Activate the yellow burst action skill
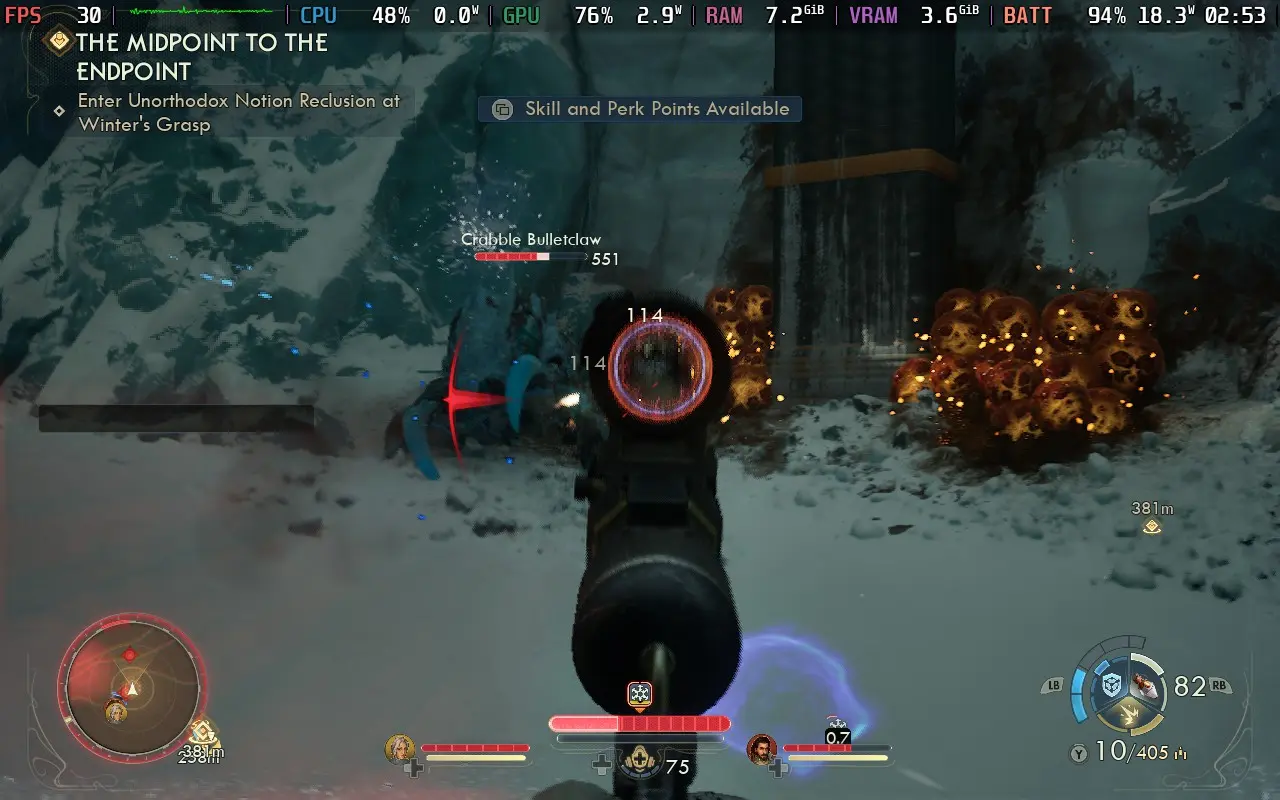This screenshot has height=800, width=1280. (x=1126, y=714)
